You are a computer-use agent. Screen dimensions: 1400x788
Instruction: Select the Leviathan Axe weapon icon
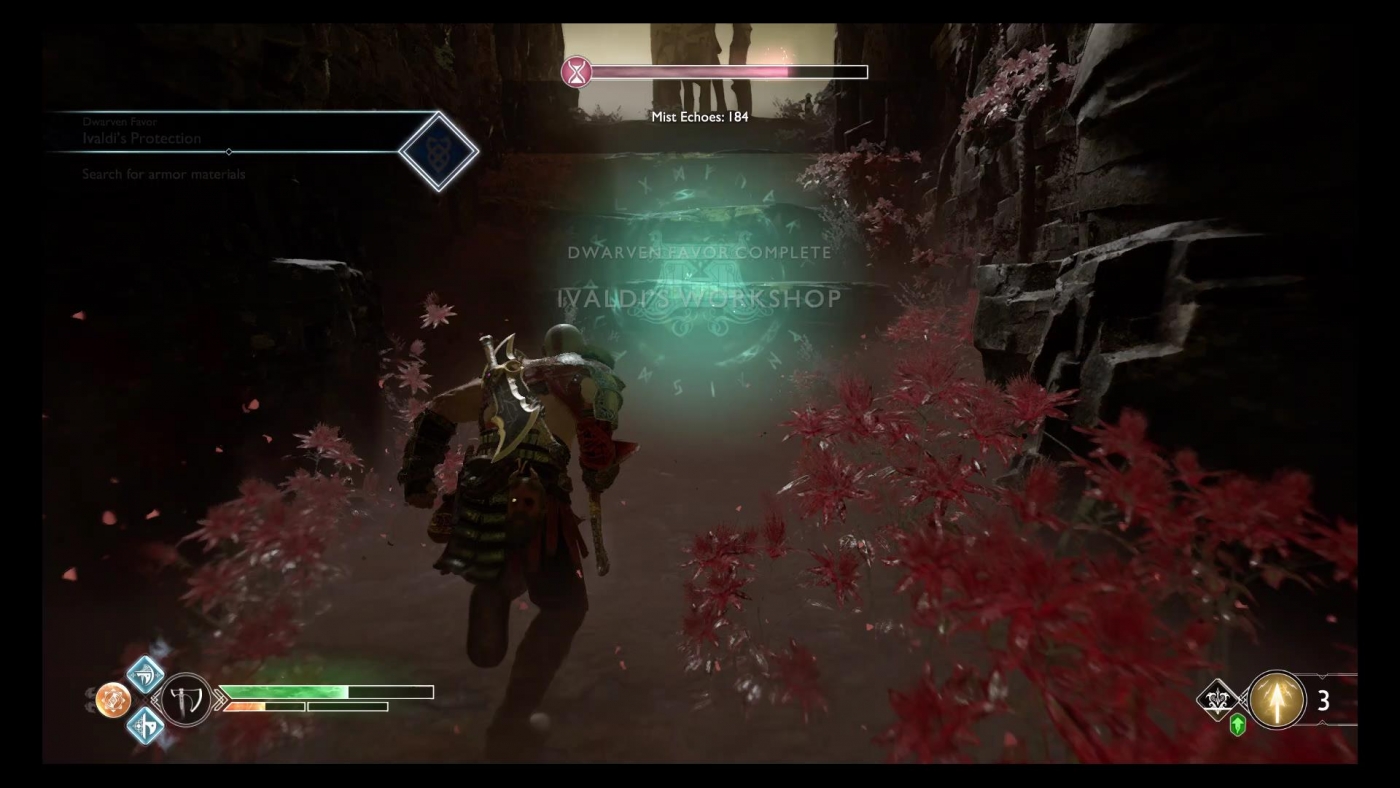[186, 699]
